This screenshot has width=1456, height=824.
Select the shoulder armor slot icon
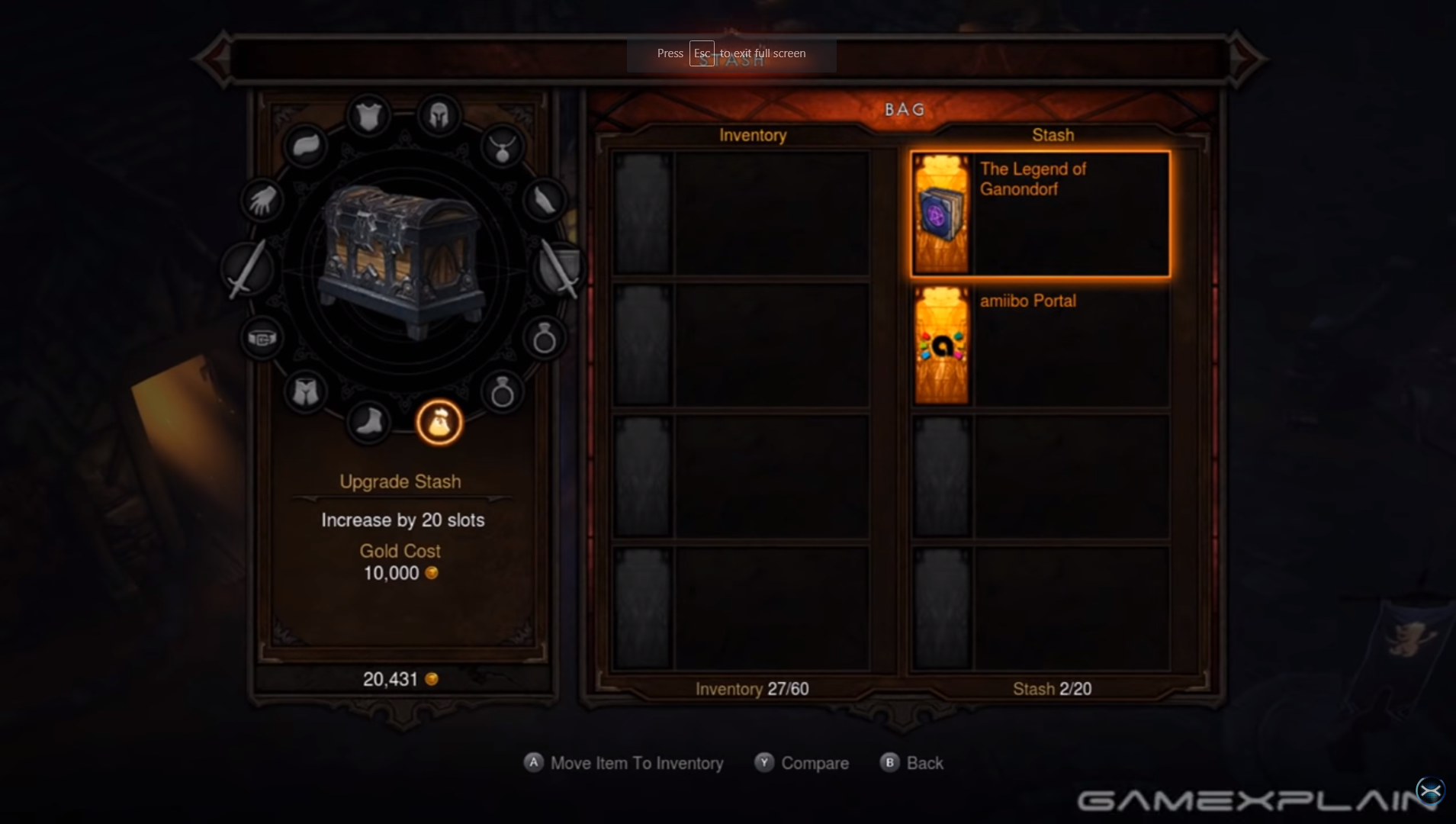click(x=306, y=146)
